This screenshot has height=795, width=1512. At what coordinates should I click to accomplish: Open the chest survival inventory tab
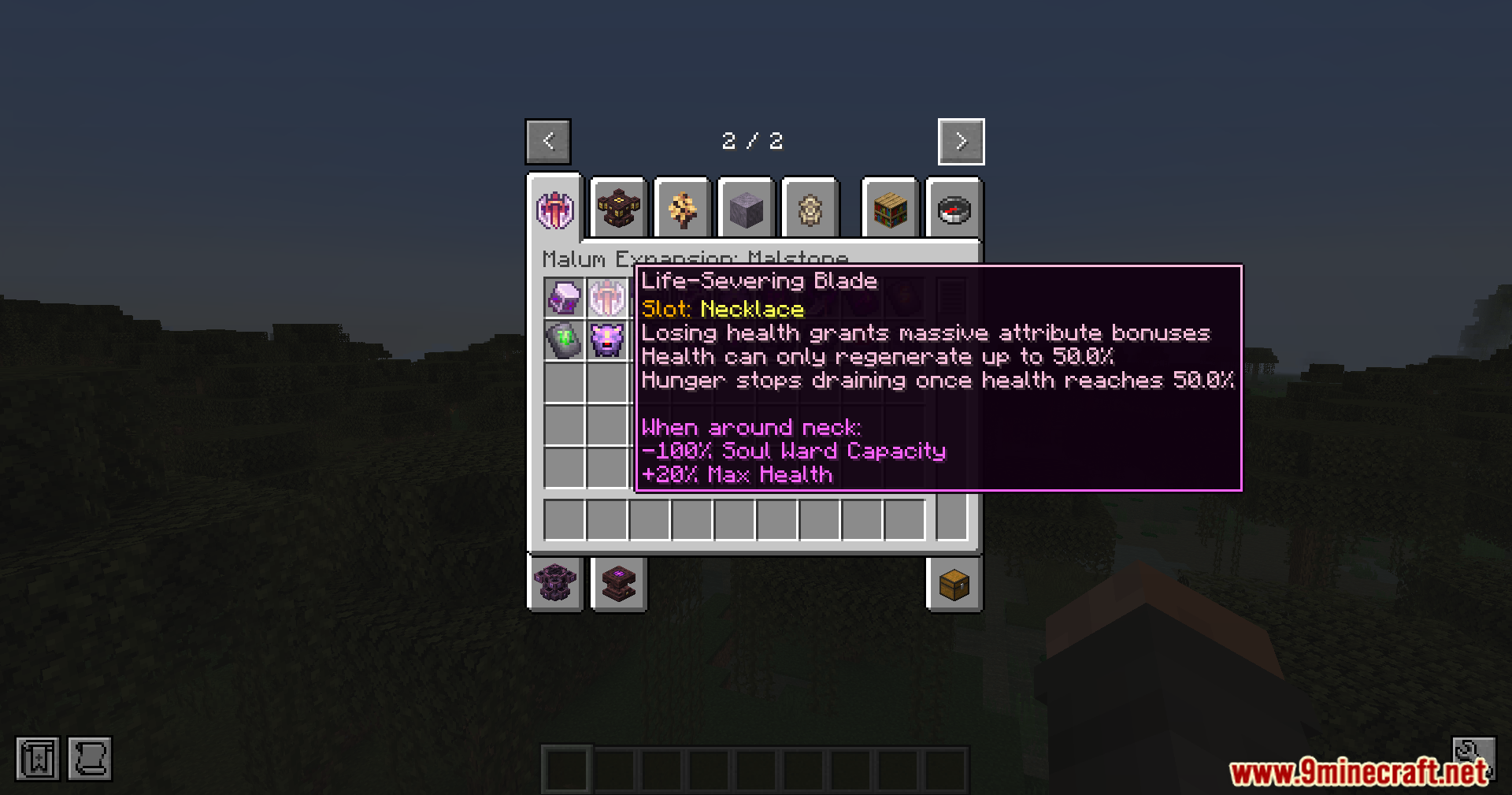click(954, 584)
